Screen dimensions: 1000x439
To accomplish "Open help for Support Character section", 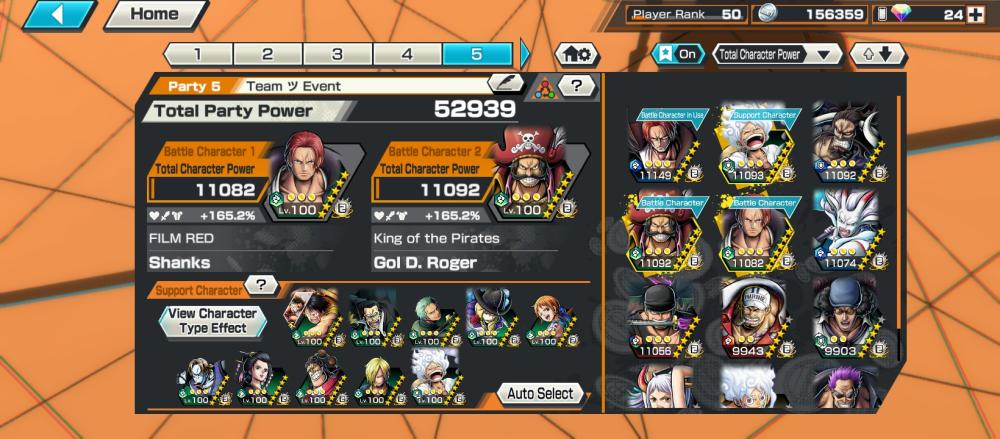I will pos(261,286).
